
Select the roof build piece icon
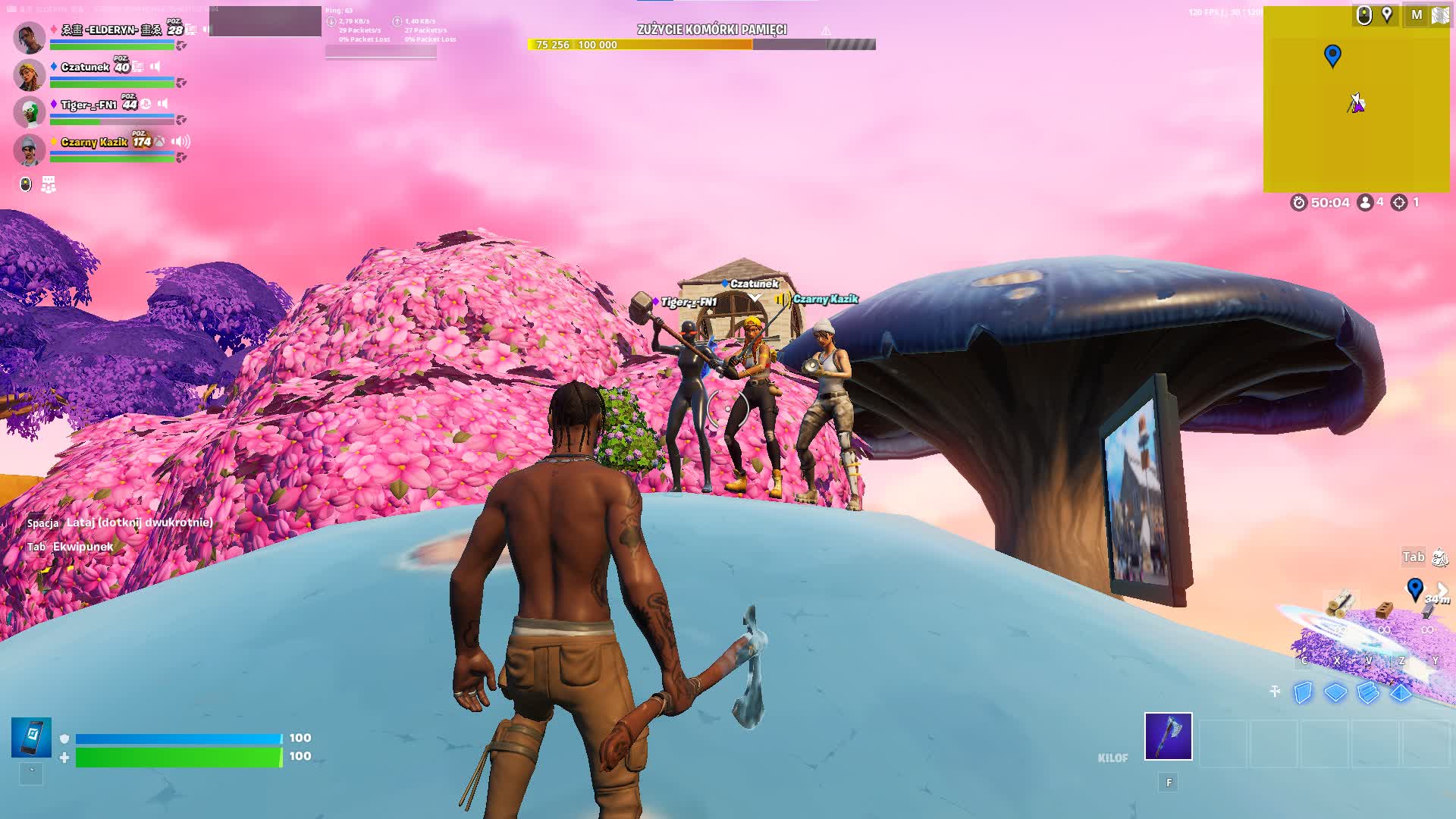click(x=1401, y=693)
